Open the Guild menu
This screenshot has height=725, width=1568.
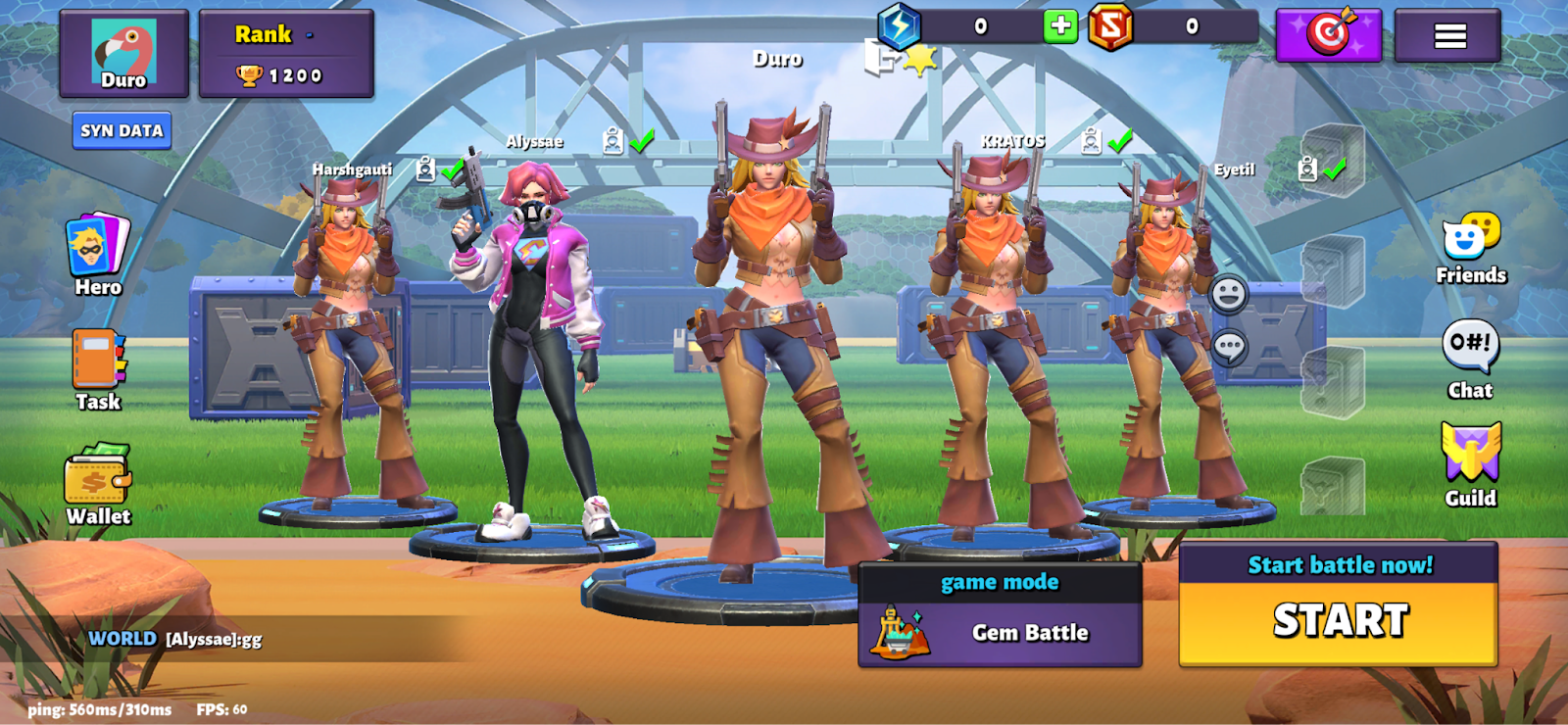pyautogui.click(x=1470, y=464)
